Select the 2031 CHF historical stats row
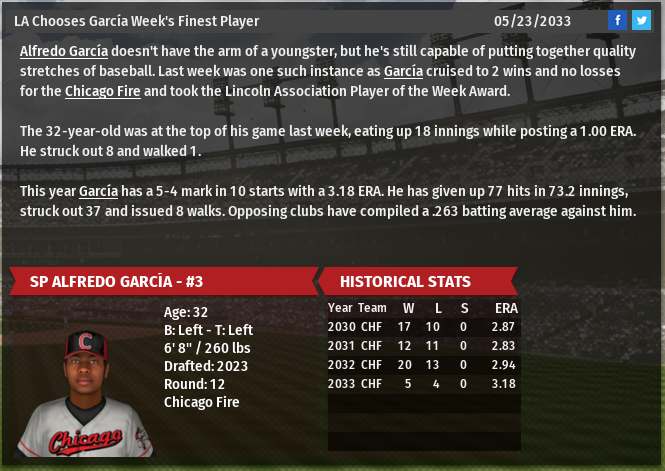Viewport: 665px width, 471px height. pyautogui.click(x=423, y=346)
